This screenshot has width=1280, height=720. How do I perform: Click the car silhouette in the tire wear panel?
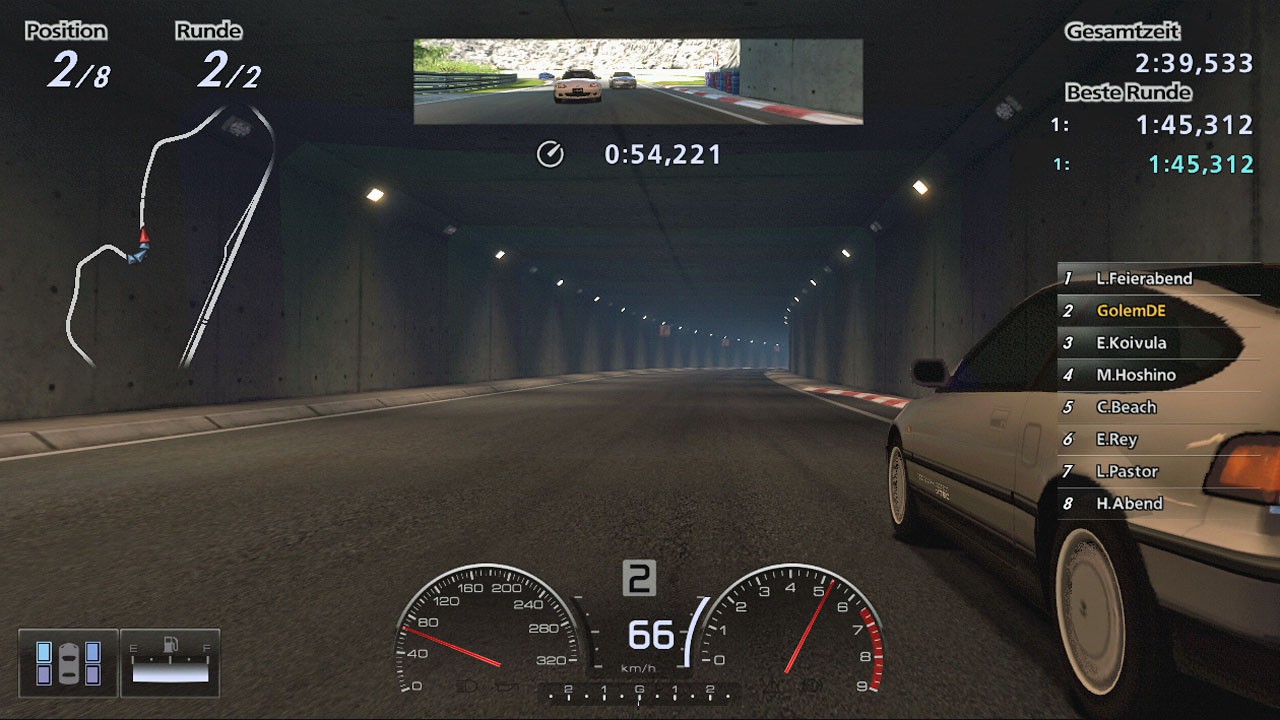[x=68, y=662]
